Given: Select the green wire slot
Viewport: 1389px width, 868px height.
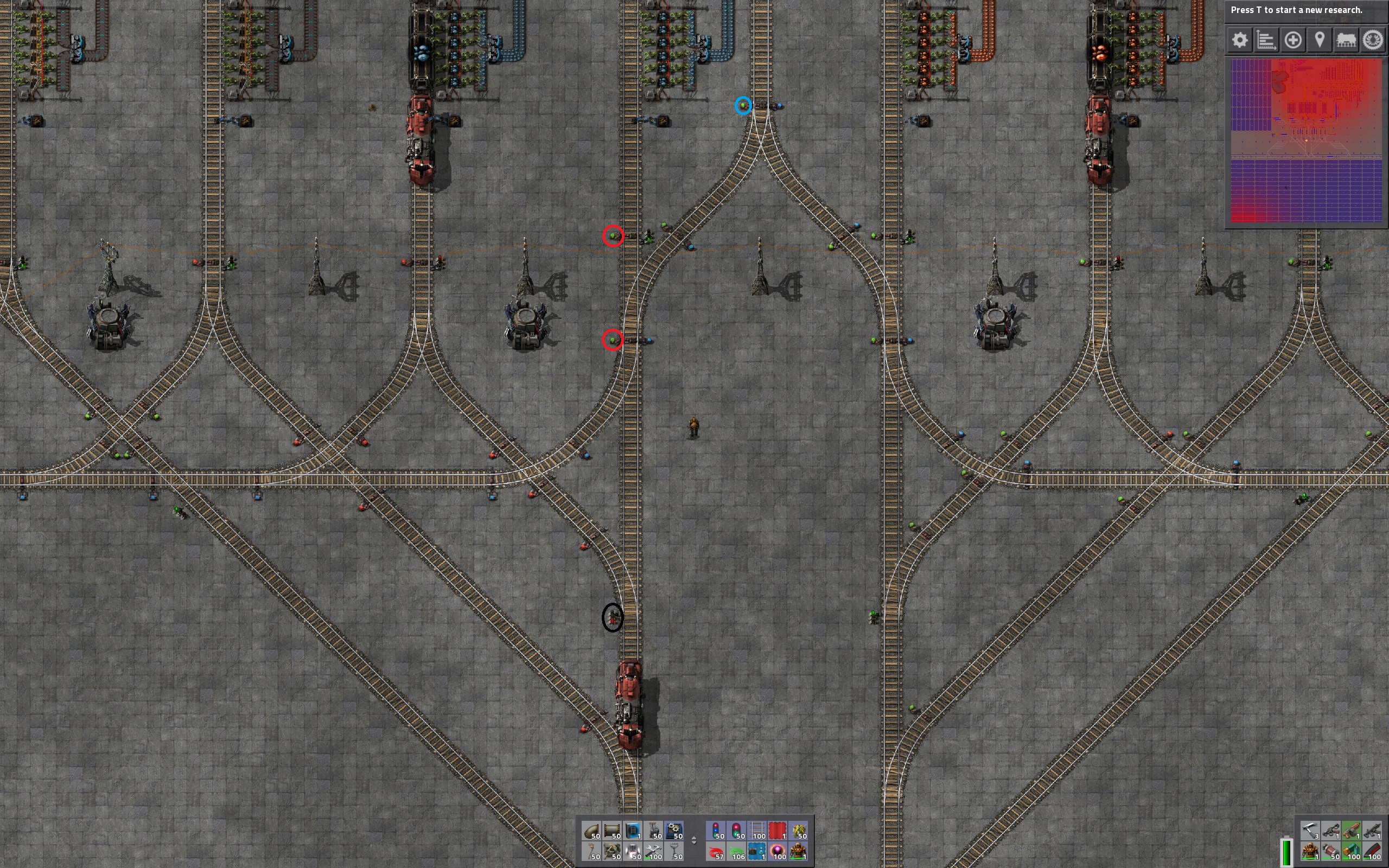Looking at the screenshot, I should pyautogui.click(x=736, y=851).
